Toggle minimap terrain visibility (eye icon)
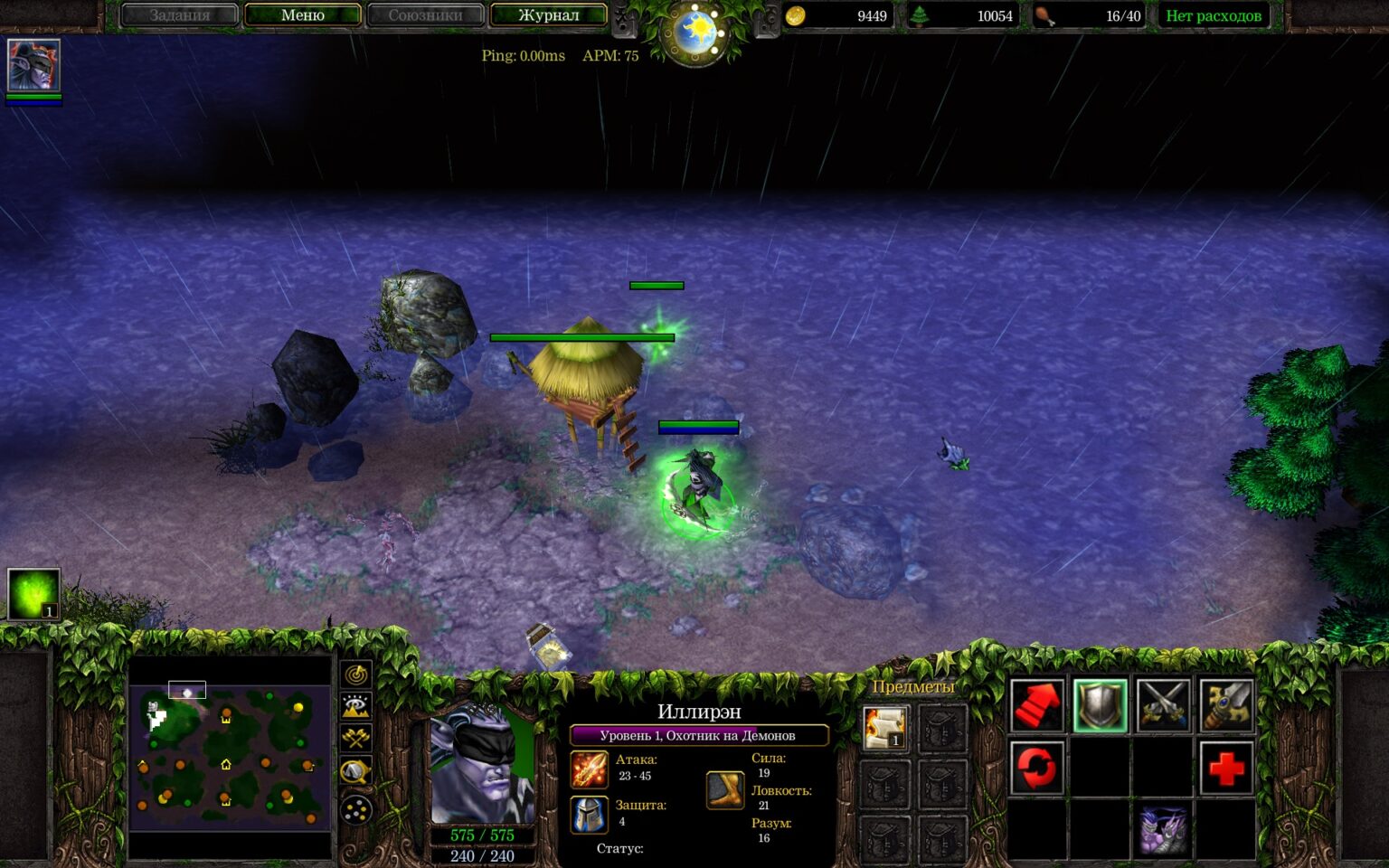1389x868 pixels. 356,706
